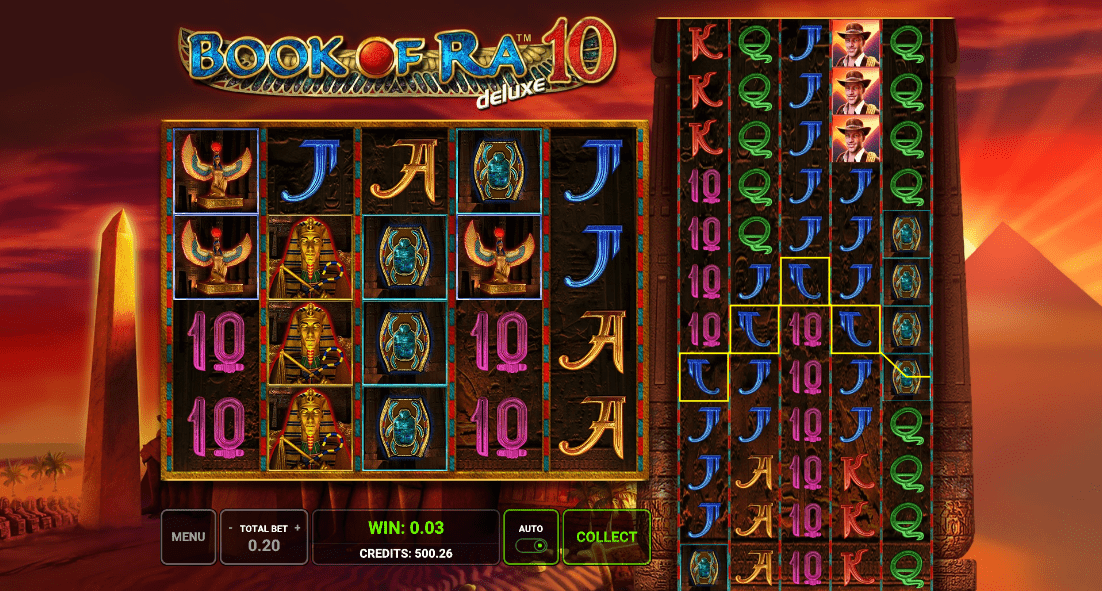The image size is (1102, 591).
Task: Increase total bet with the plus sign
Action: pos(297,527)
